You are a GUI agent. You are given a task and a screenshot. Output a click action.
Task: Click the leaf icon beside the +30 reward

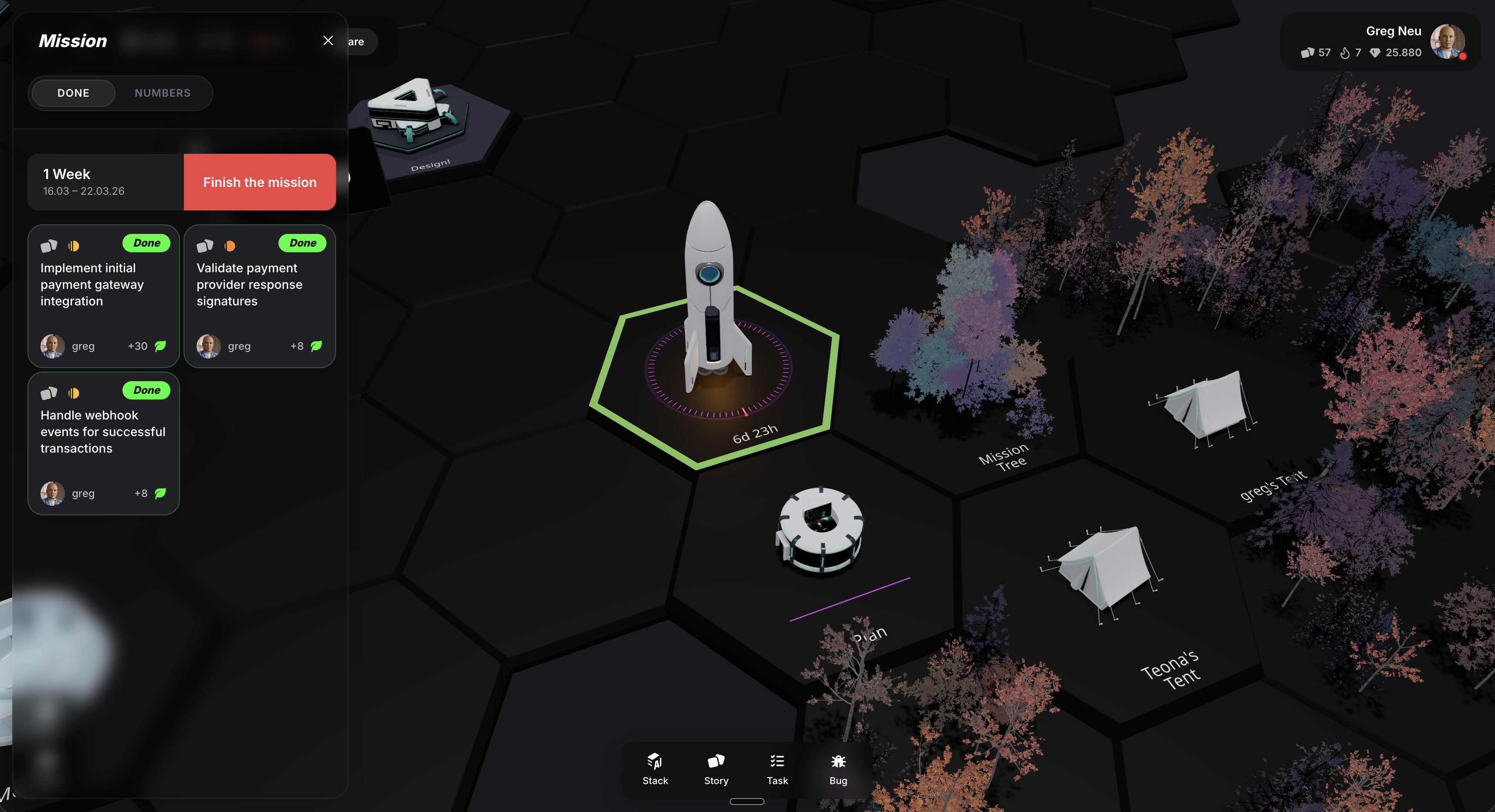161,346
